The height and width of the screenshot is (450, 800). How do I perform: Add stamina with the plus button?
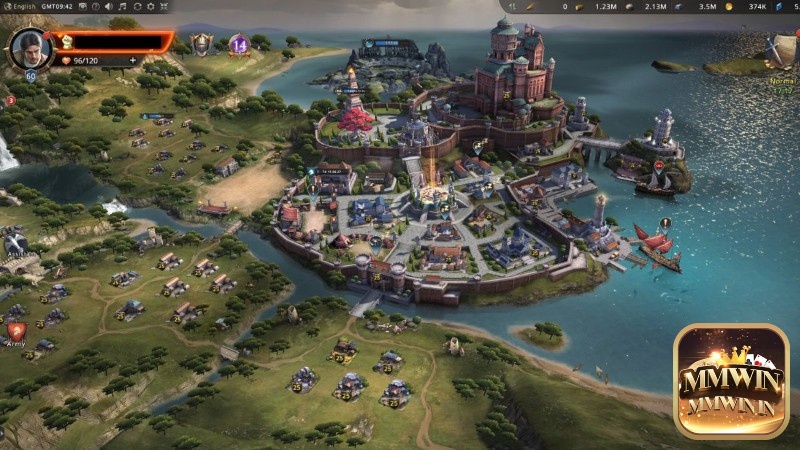click(x=132, y=60)
